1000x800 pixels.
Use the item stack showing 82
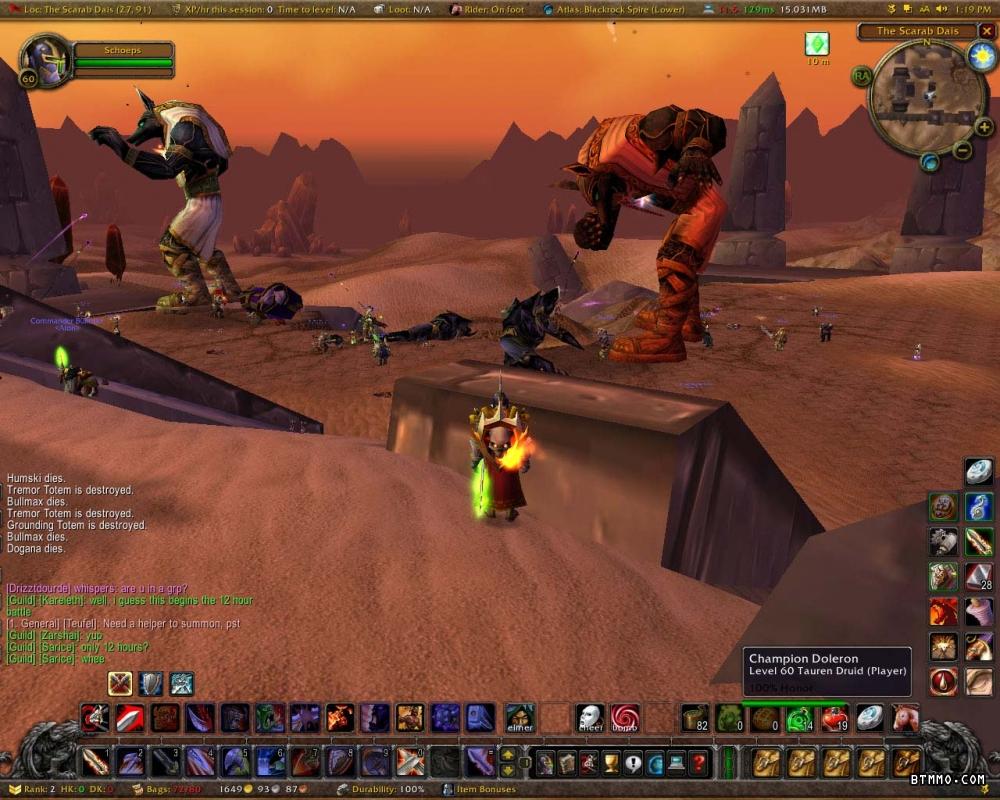[x=695, y=718]
